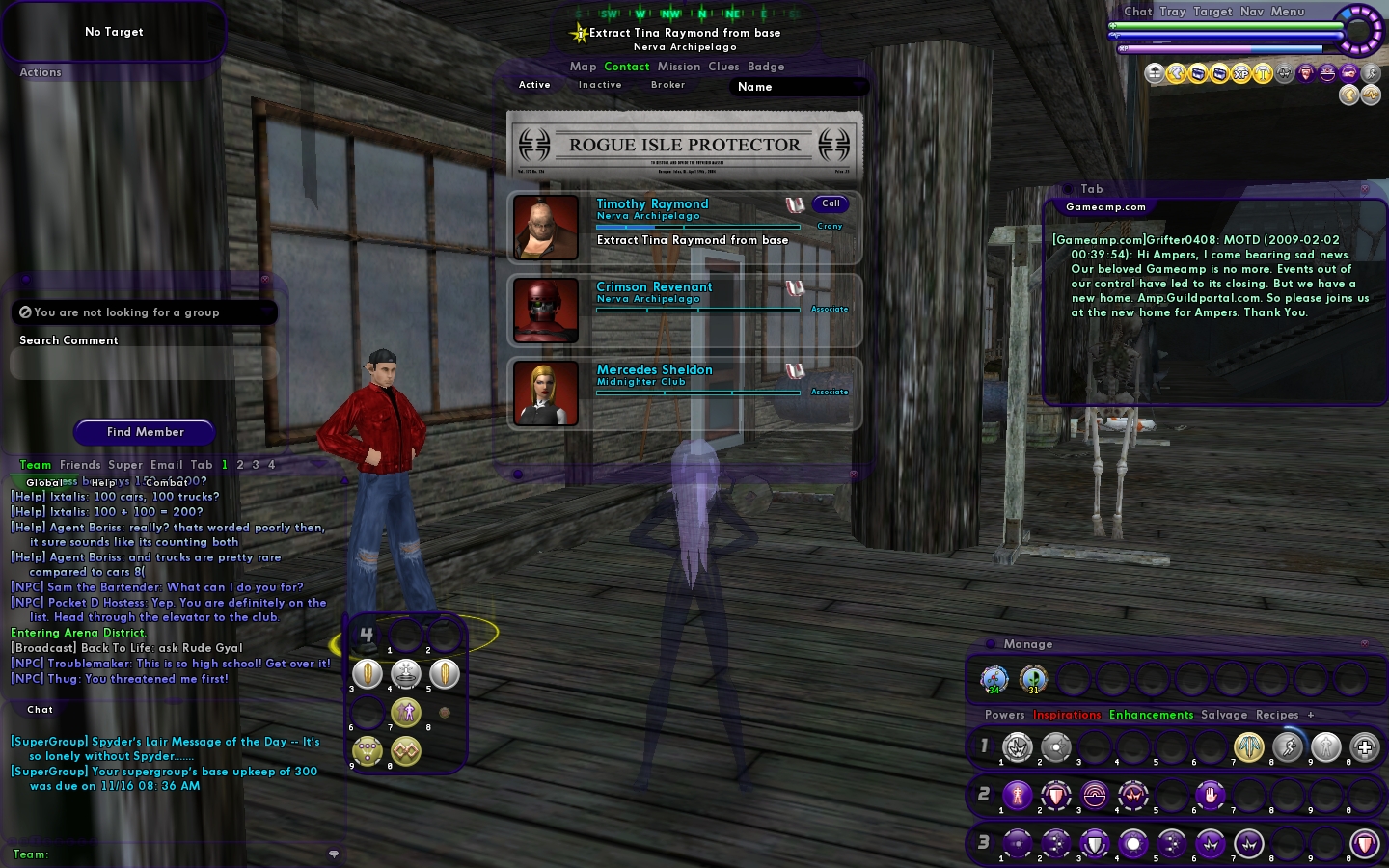
Task: Open the Email tab
Action: coord(166,465)
